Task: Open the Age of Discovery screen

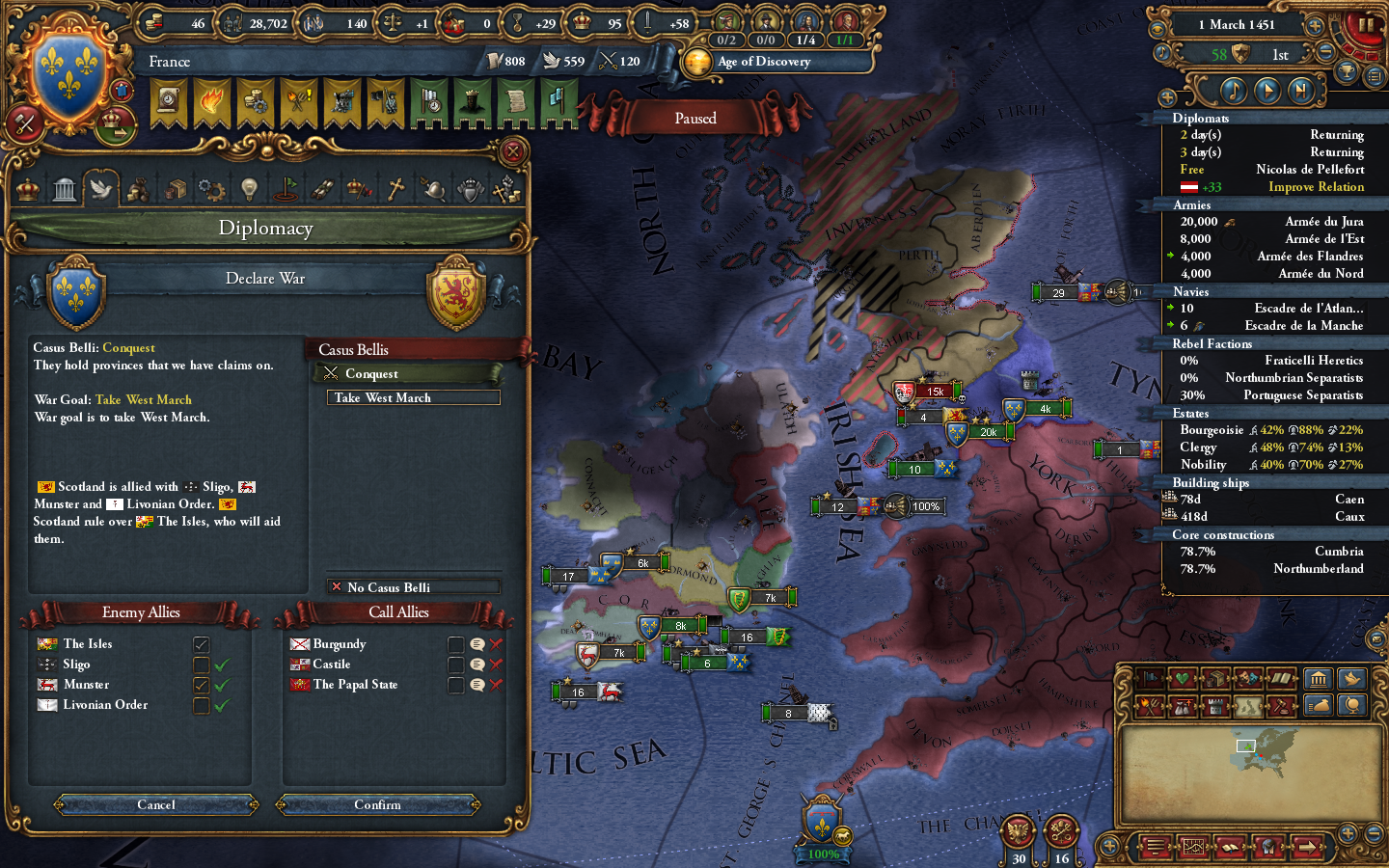Action: 772,61
